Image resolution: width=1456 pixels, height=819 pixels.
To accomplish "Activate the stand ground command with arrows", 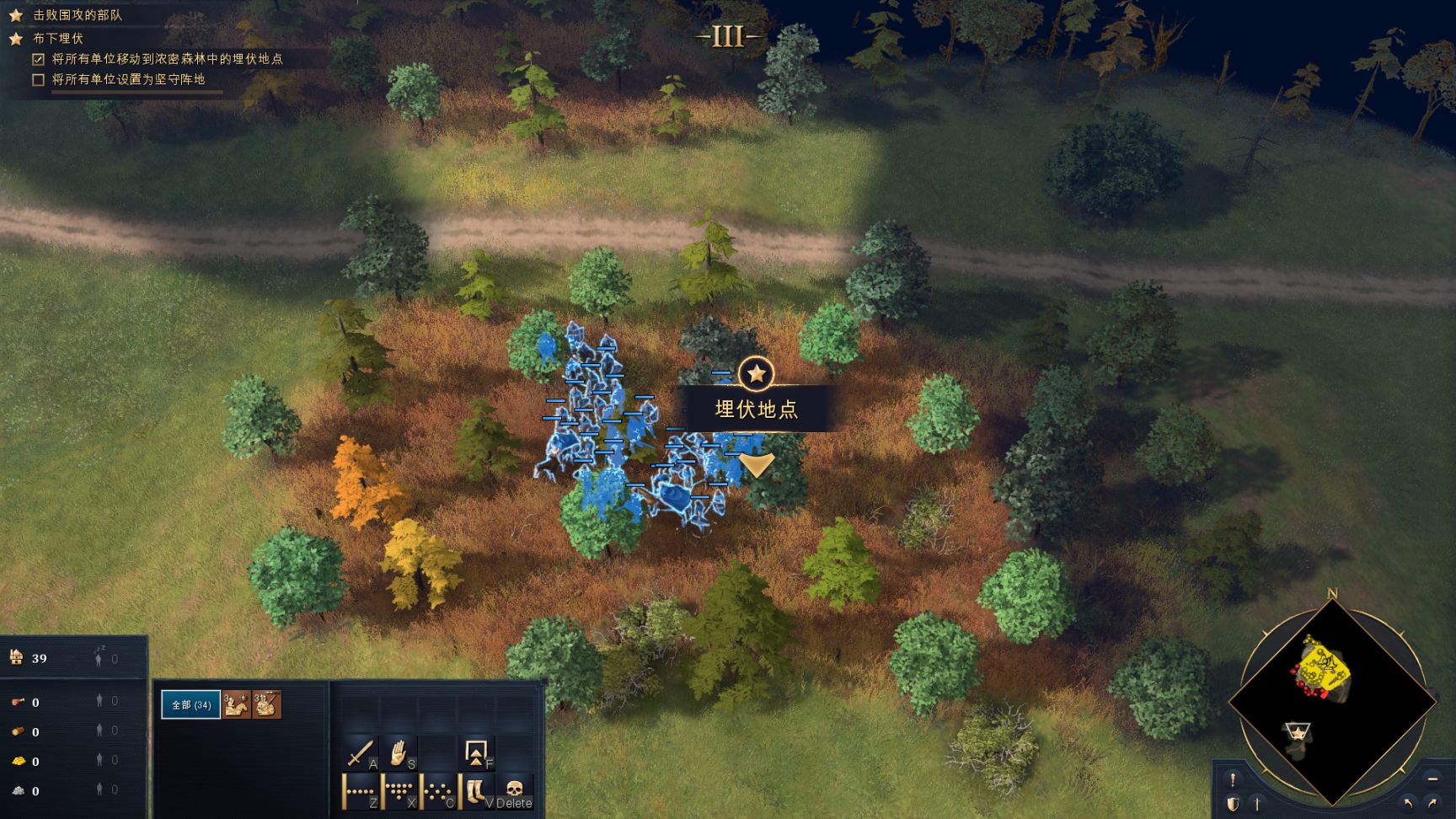I will pos(477,752).
